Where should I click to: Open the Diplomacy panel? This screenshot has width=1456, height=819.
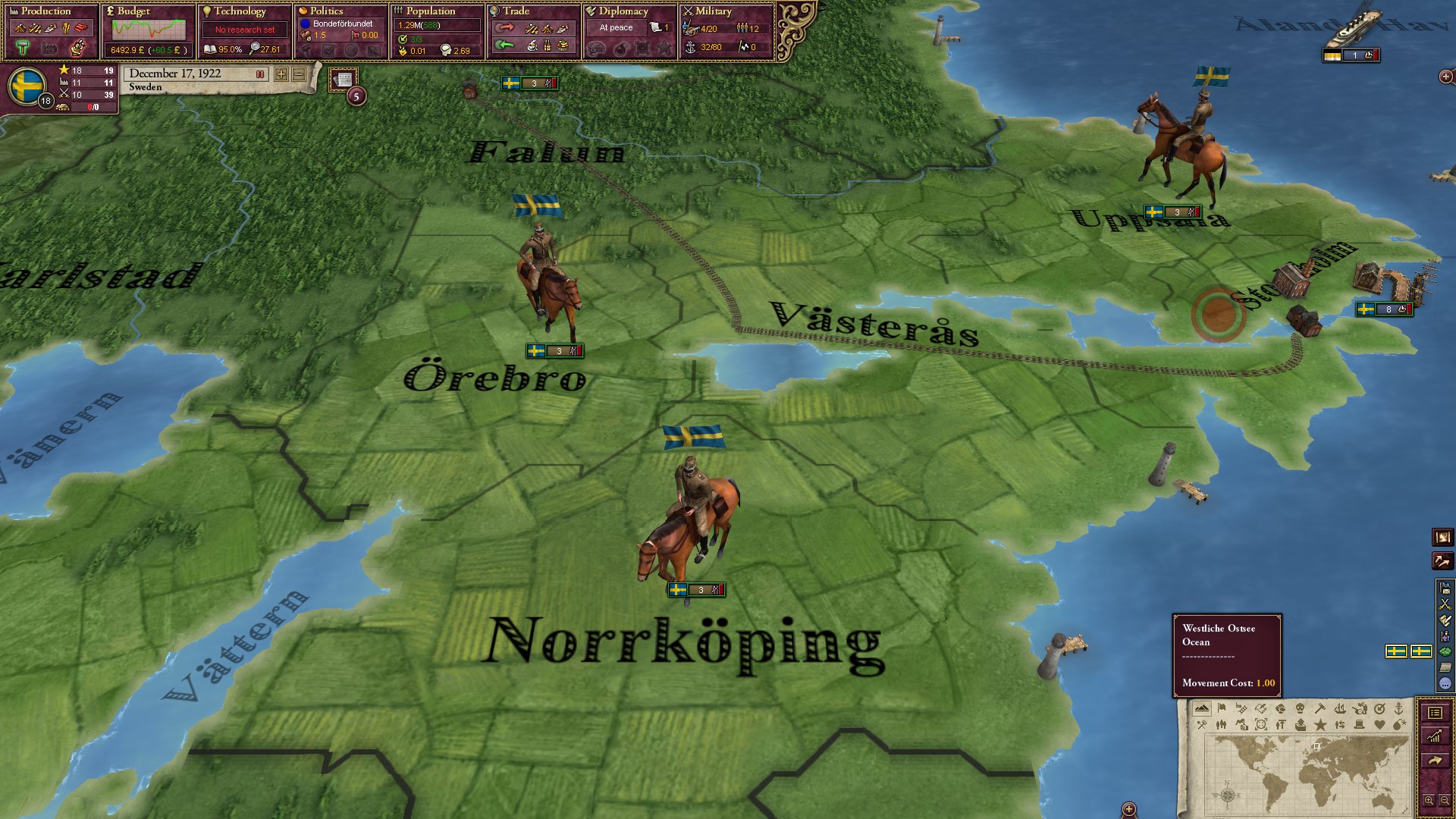(622, 11)
